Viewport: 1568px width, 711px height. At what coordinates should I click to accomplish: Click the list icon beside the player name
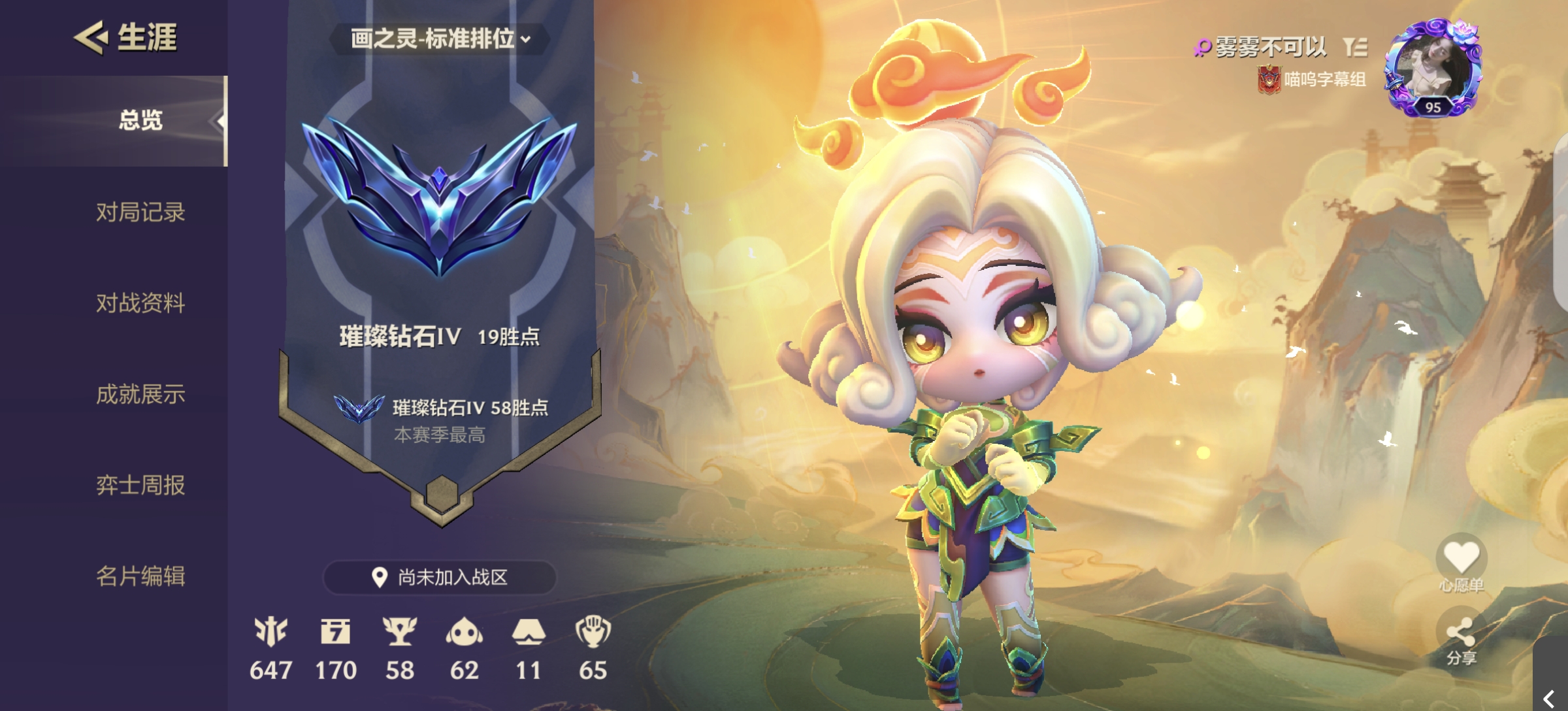click(1355, 47)
